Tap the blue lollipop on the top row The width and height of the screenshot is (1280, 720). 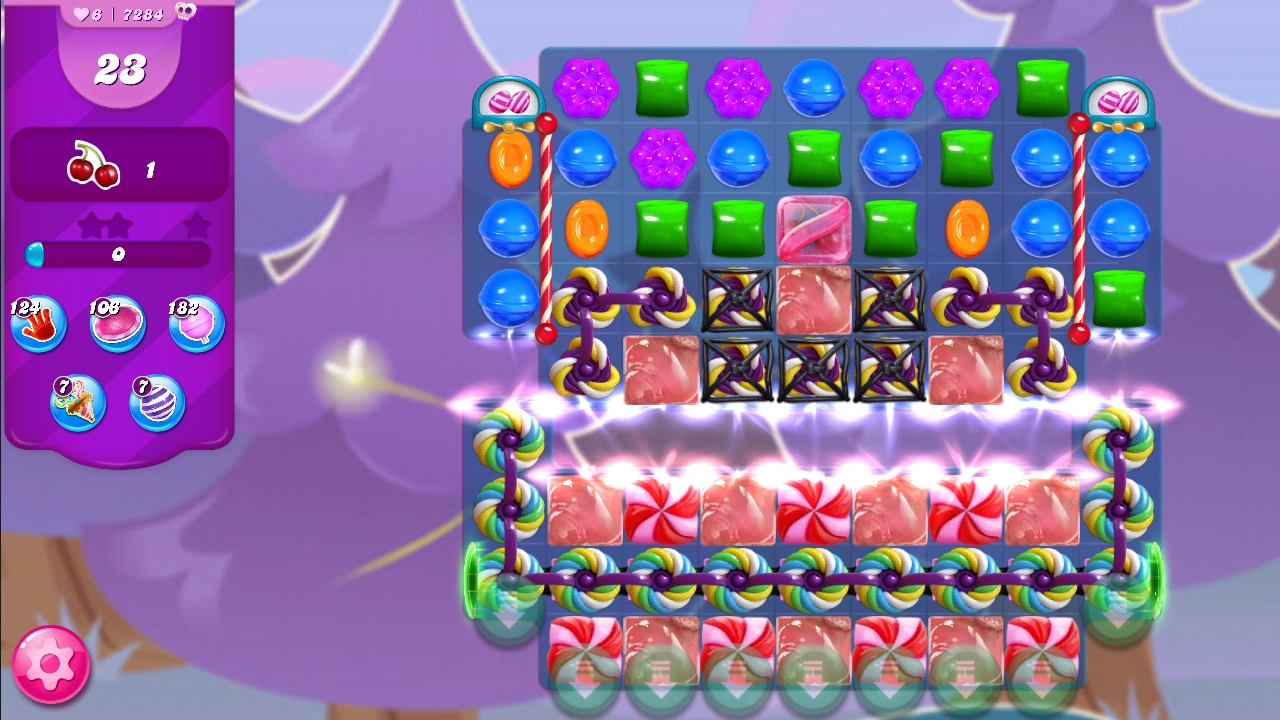click(813, 89)
